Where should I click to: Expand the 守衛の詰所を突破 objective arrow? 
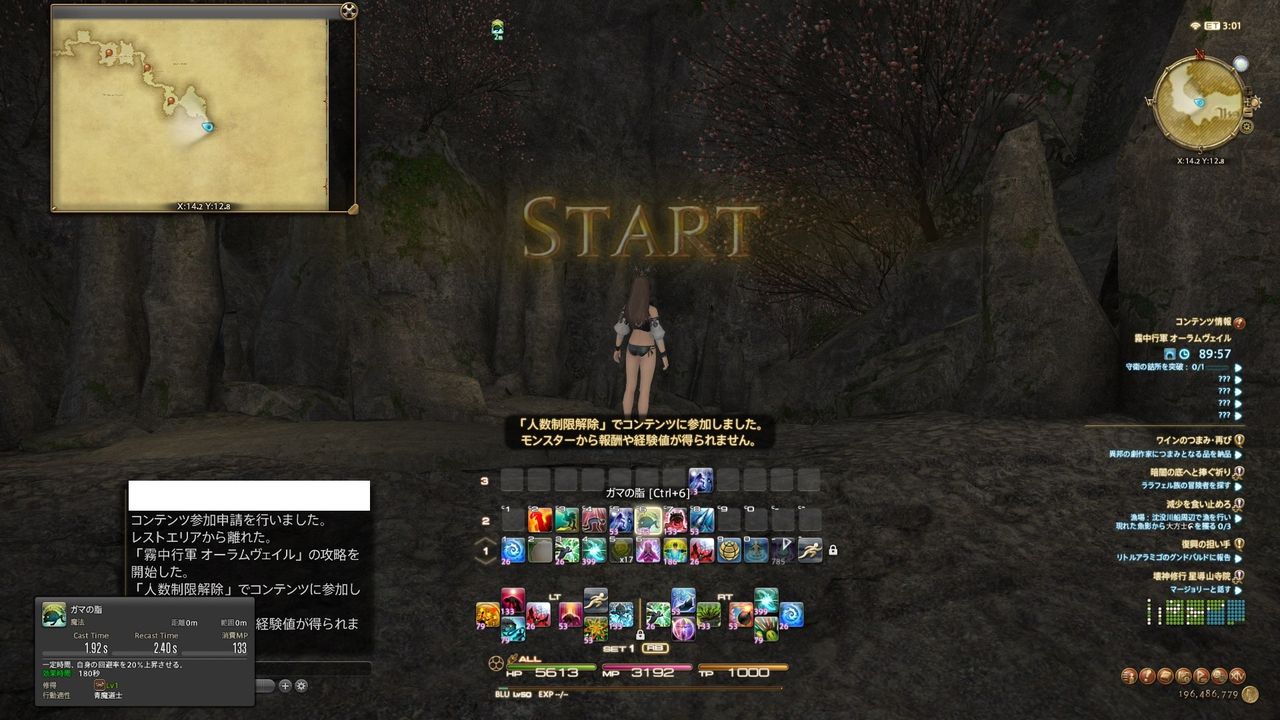pos(1236,369)
